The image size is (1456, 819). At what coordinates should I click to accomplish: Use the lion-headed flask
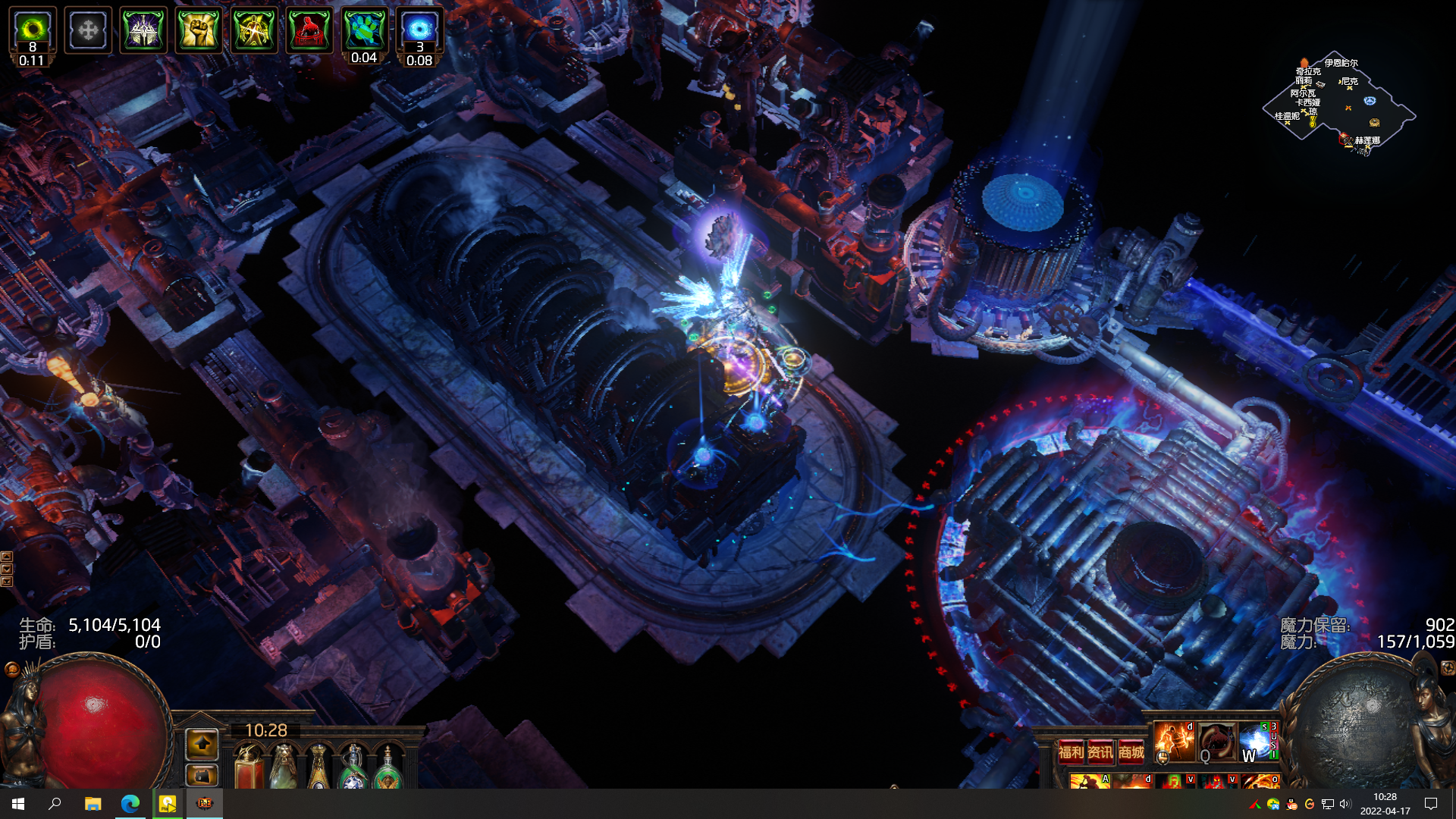click(x=284, y=766)
